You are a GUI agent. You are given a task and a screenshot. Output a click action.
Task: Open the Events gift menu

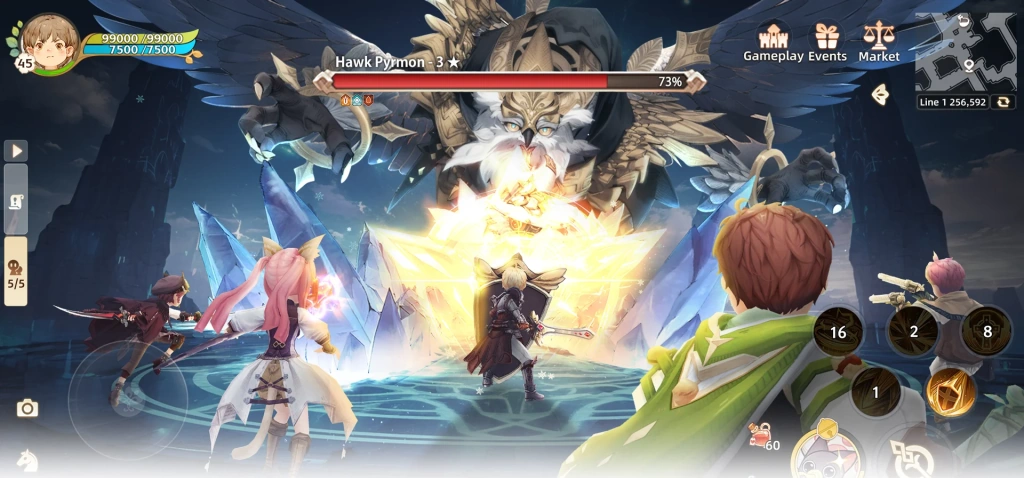coord(827,42)
